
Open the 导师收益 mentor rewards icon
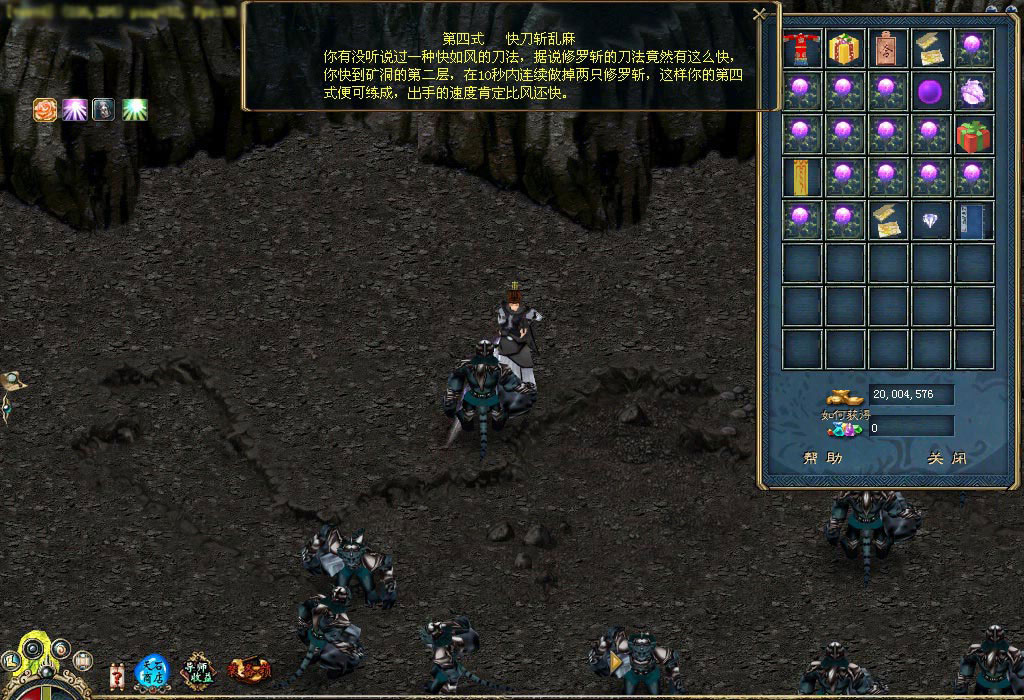[198, 671]
